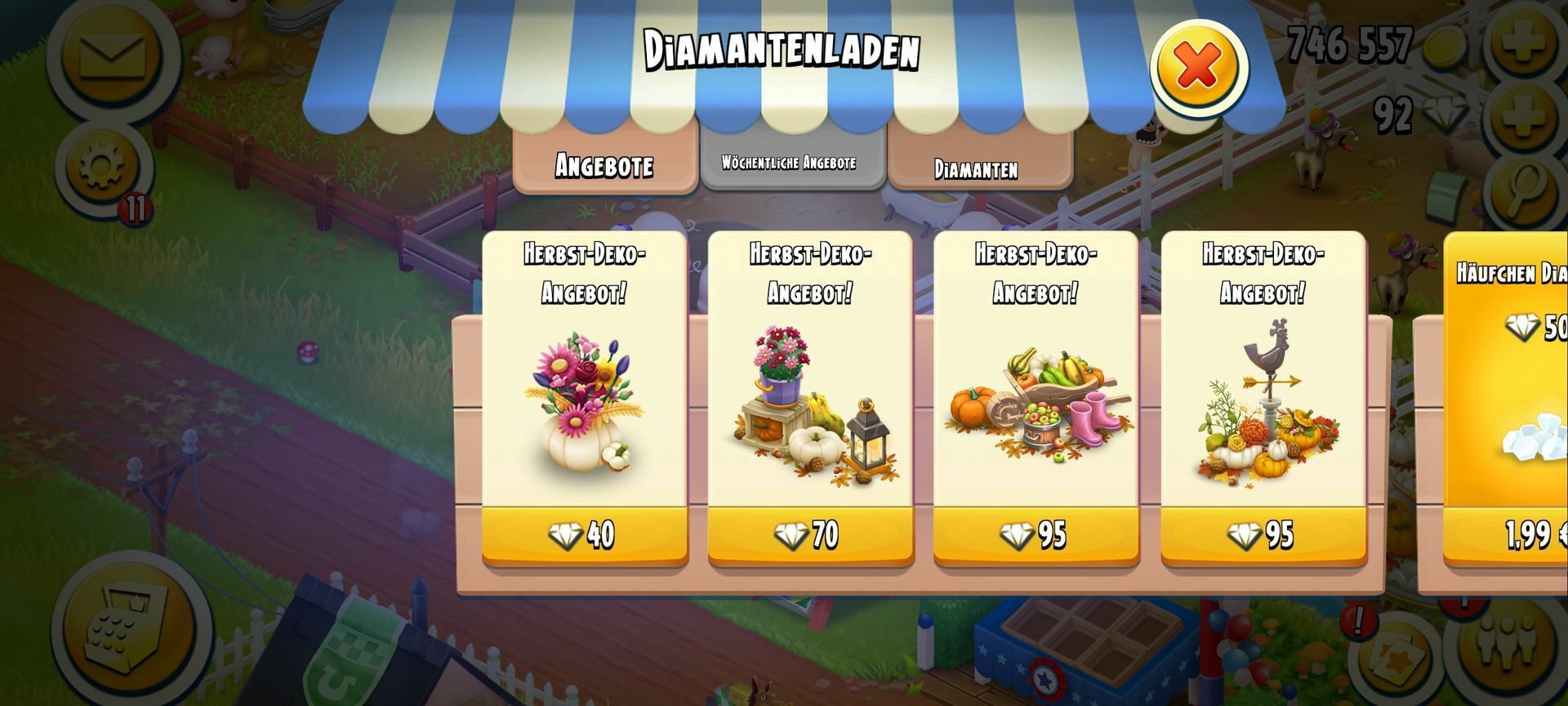This screenshot has height=706, width=1568.
Task: Open the cash register shop button
Action: tap(131, 628)
